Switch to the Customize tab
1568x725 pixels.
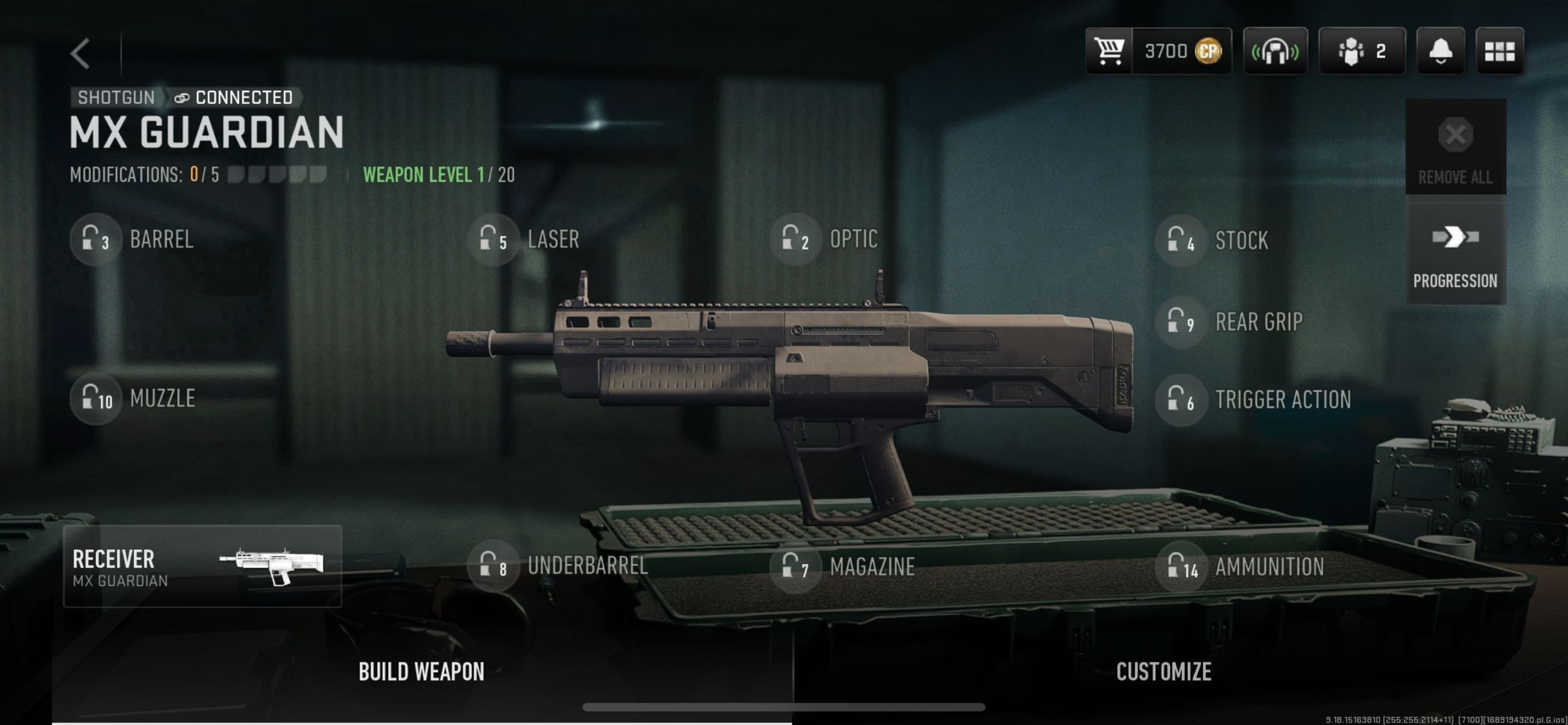pyautogui.click(x=1163, y=672)
